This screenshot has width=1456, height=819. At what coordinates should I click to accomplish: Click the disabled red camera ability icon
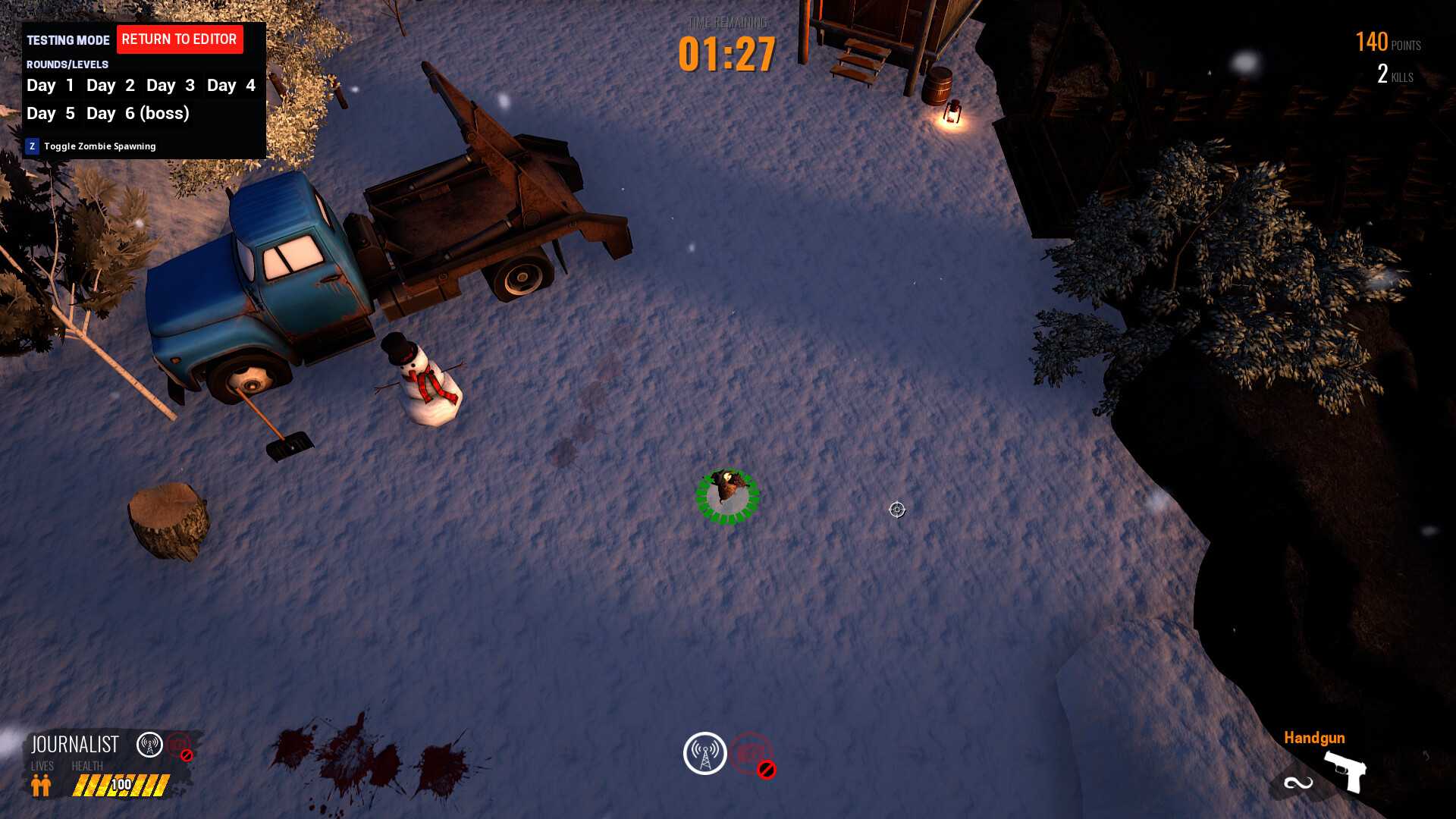point(752,754)
